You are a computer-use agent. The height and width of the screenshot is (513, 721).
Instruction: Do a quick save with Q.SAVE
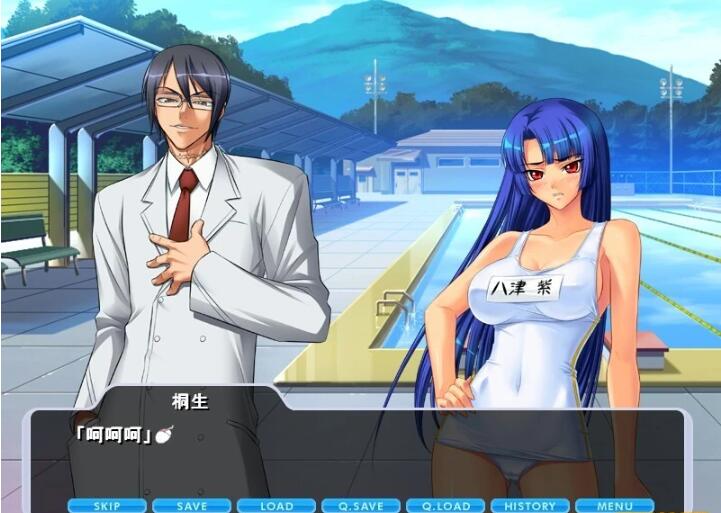tap(361, 506)
